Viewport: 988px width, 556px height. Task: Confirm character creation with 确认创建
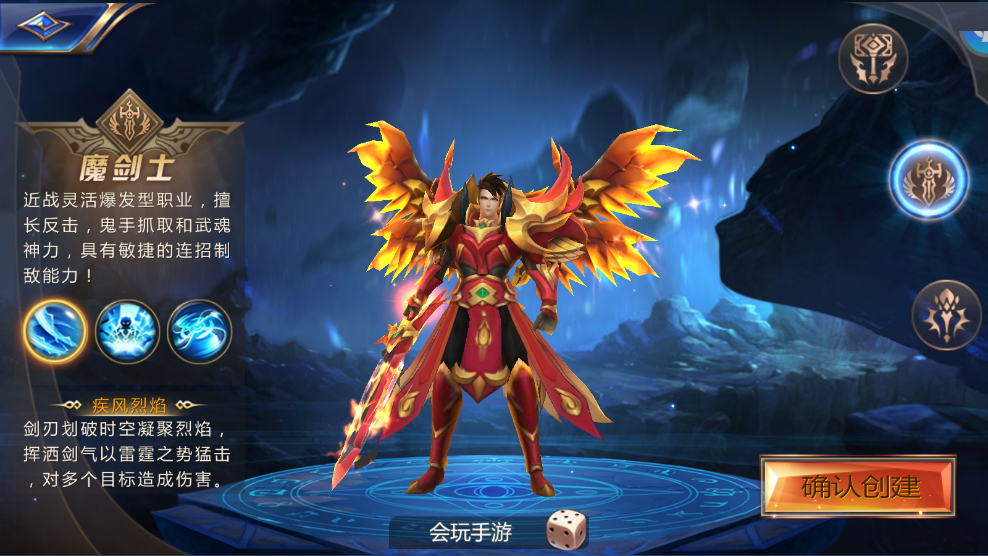coord(858,487)
